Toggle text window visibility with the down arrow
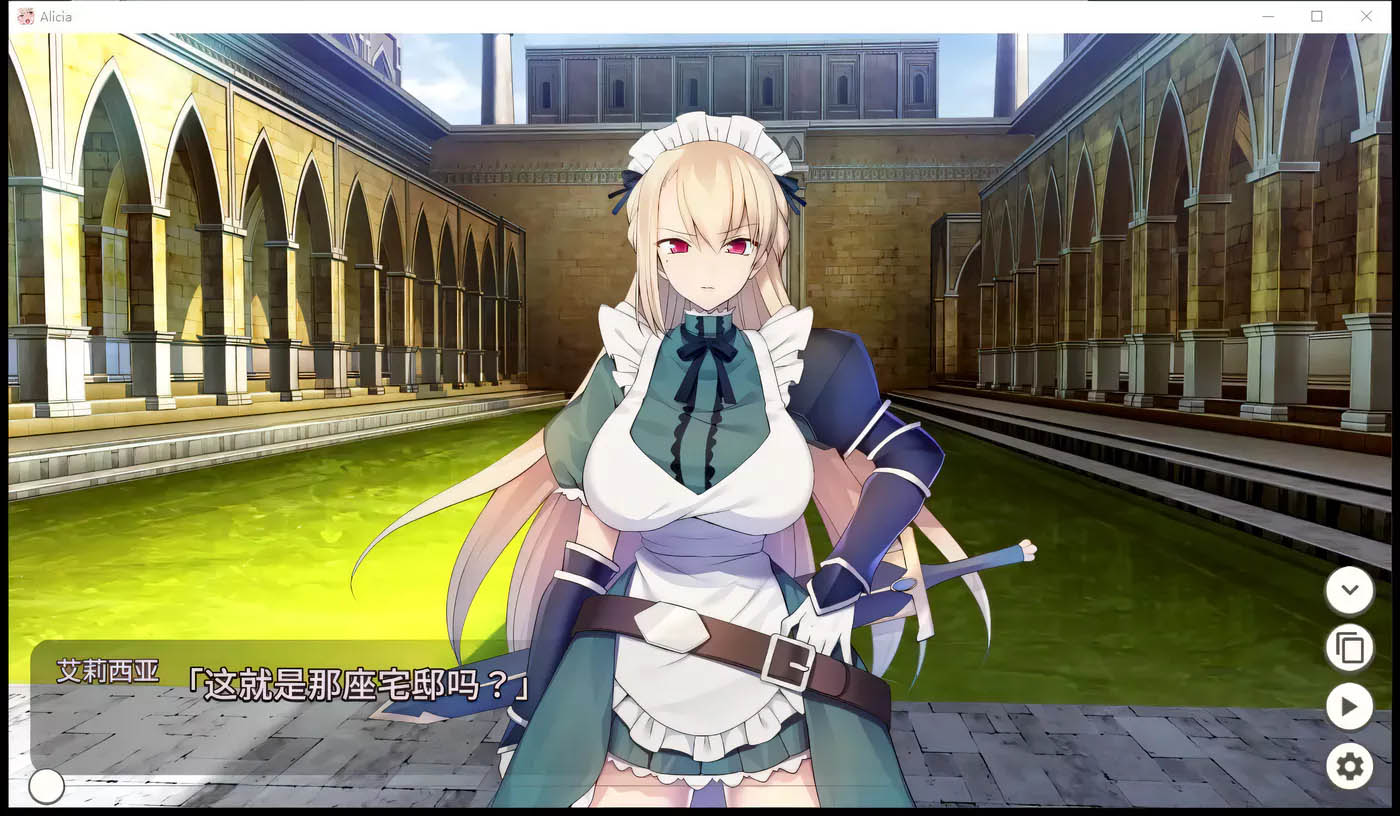 click(x=1349, y=590)
